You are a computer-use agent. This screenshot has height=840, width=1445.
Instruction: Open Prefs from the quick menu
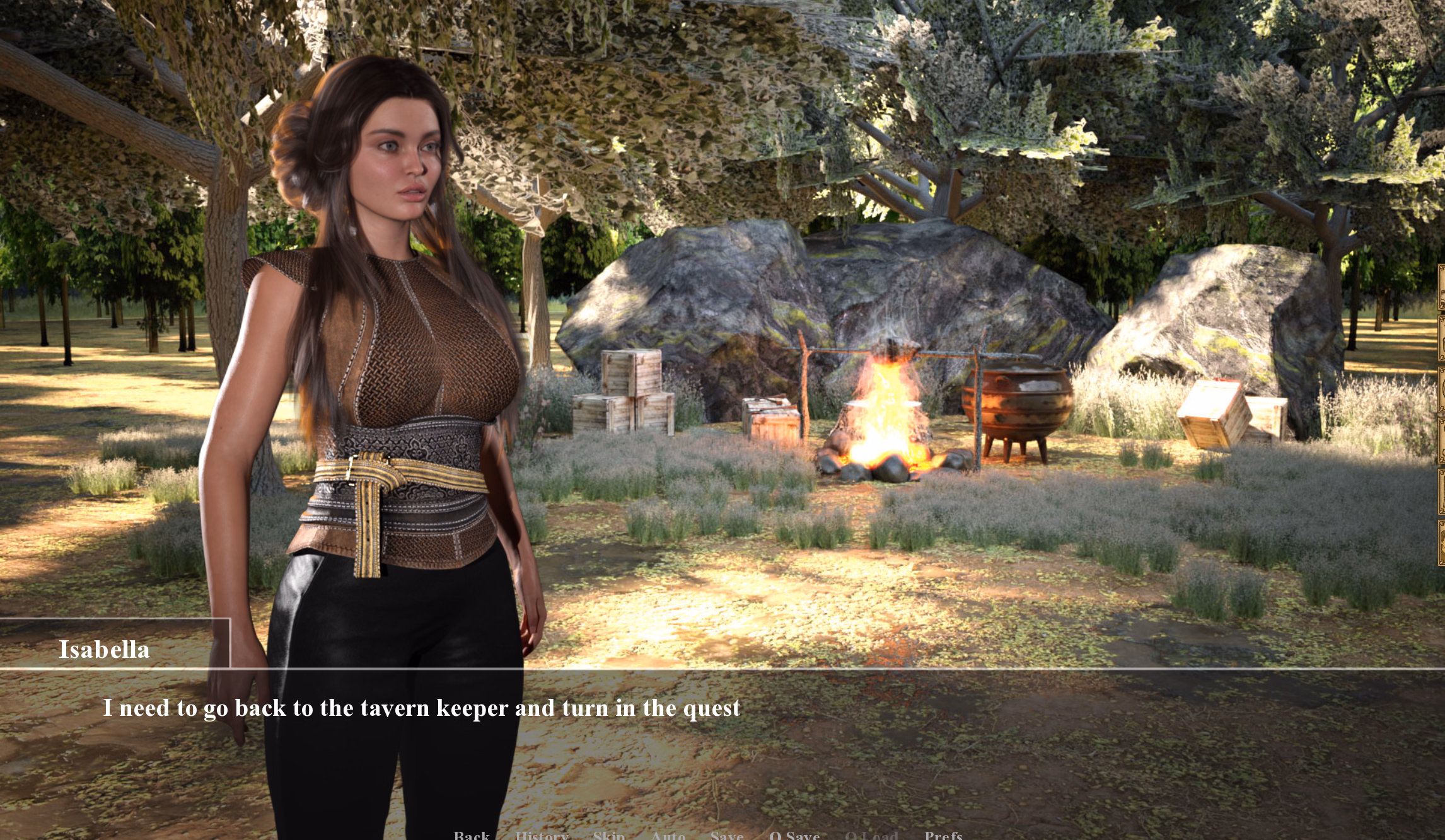(x=943, y=835)
